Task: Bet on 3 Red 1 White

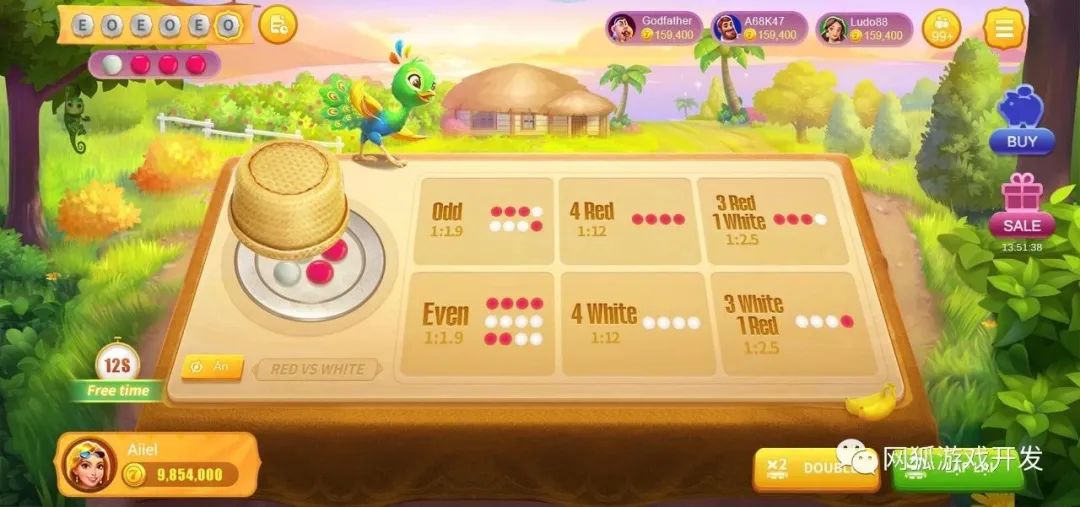Action: coord(765,220)
